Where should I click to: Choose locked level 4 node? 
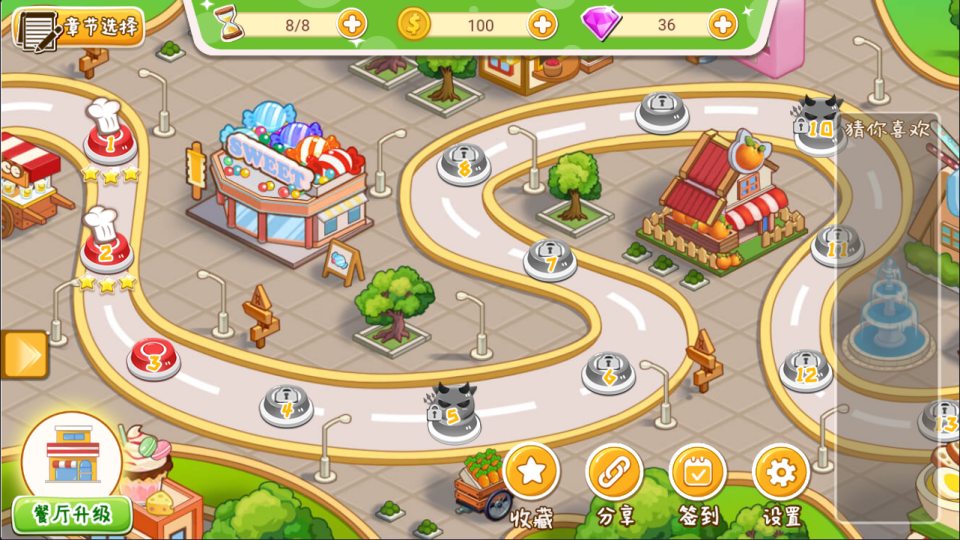(287, 405)
